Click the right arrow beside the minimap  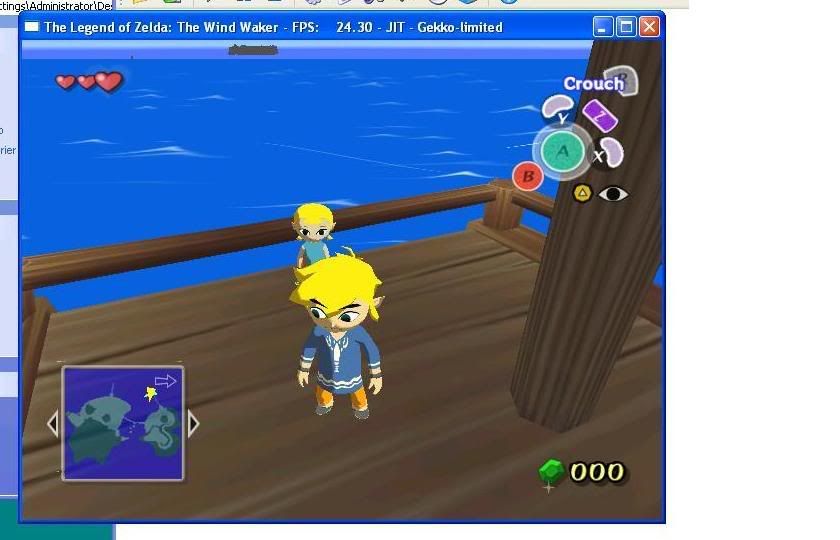click(x=193, y=424)
